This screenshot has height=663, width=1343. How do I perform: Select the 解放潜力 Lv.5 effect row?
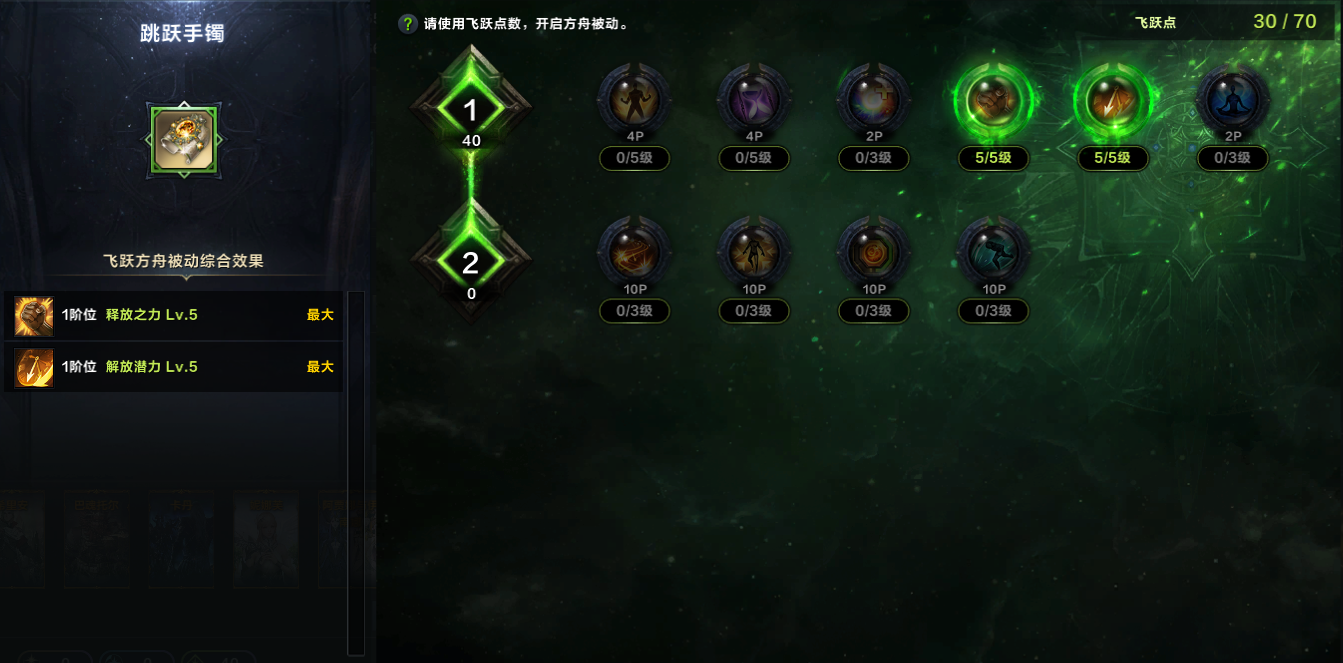coord(174,367)
